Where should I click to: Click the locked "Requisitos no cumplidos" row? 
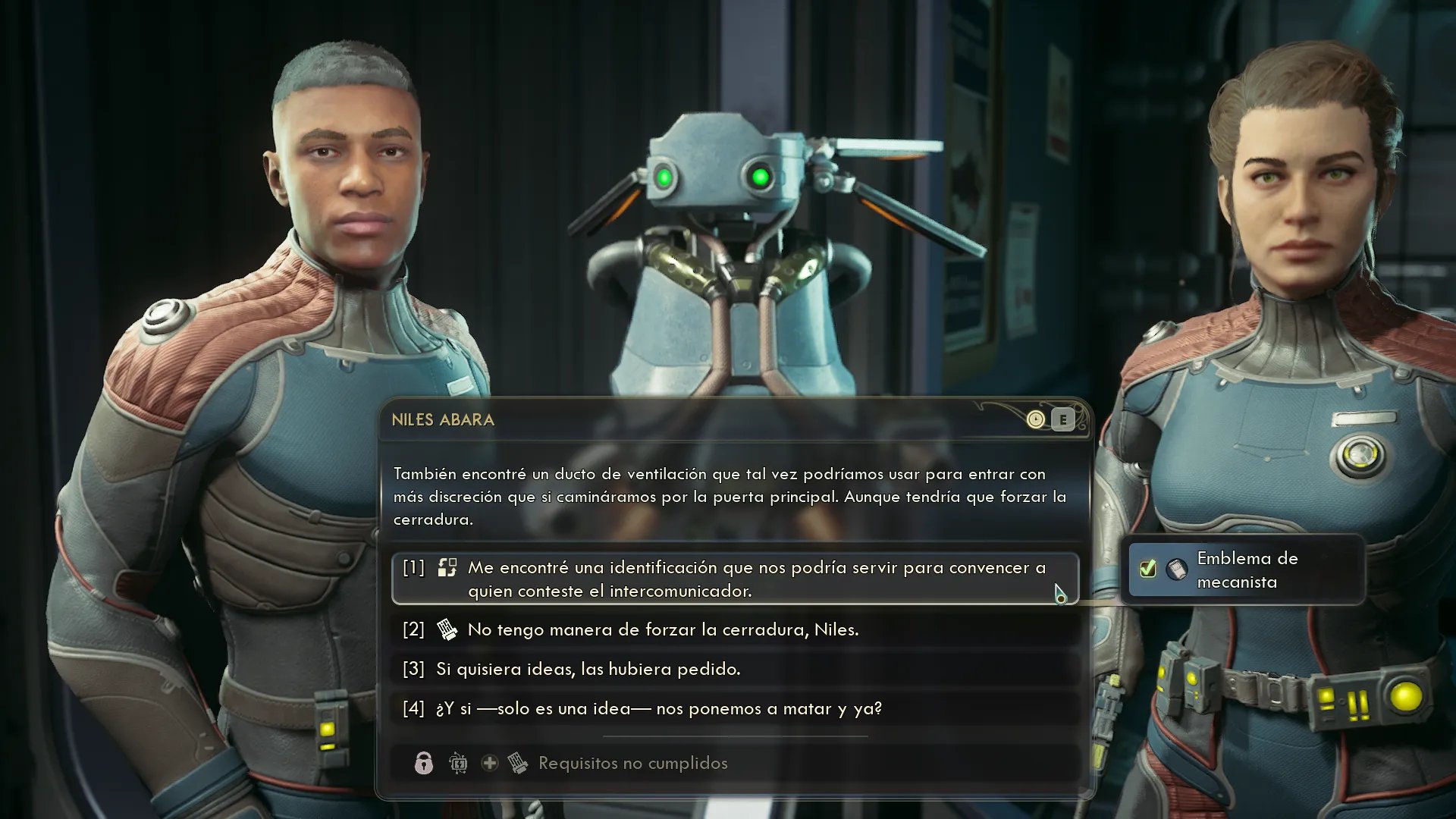point(632,763)
